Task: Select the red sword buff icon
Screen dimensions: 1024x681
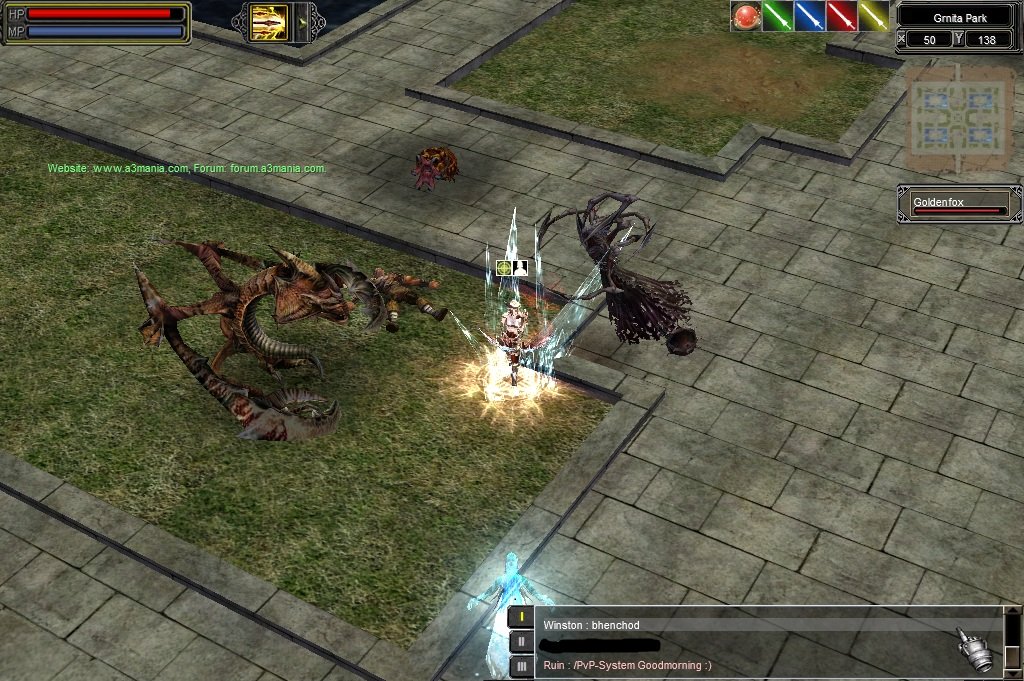Action: coord(841,16)
